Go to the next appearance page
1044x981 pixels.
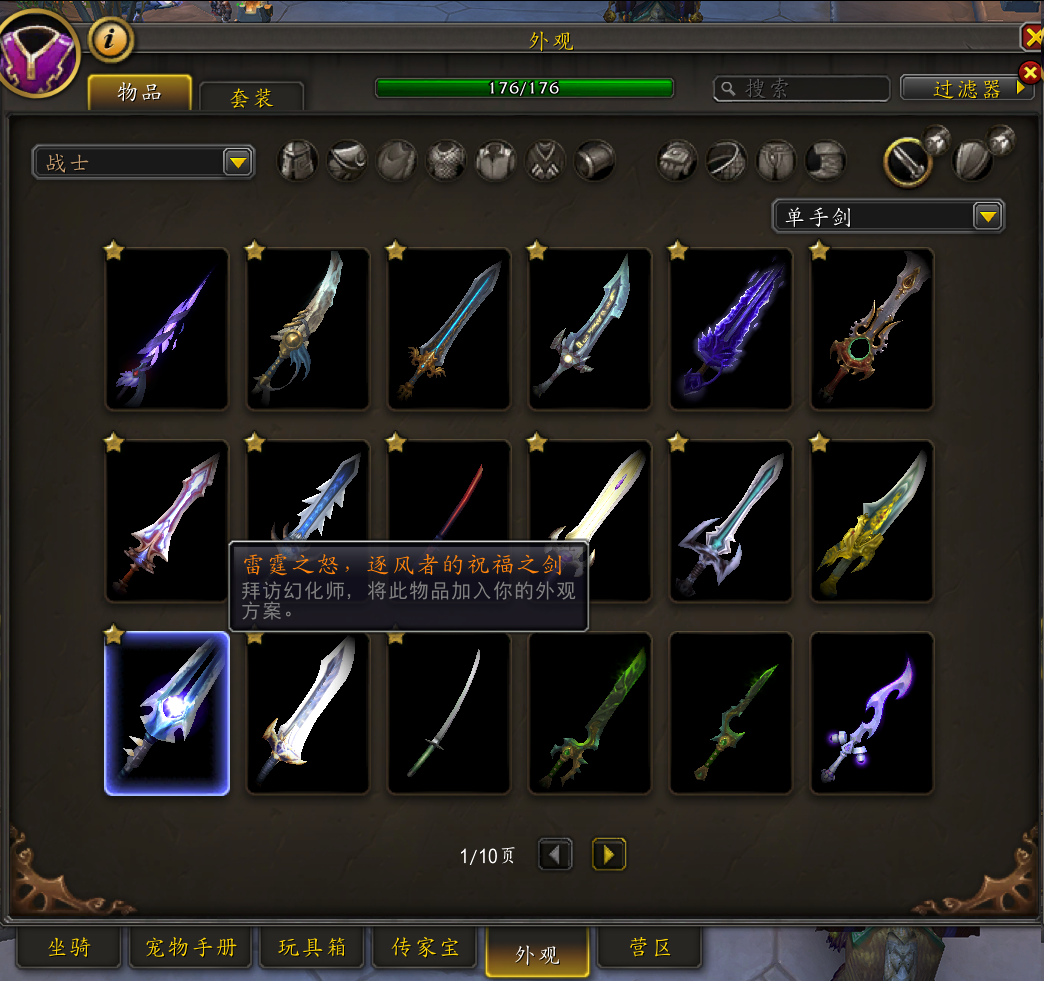tap(609, 854)
